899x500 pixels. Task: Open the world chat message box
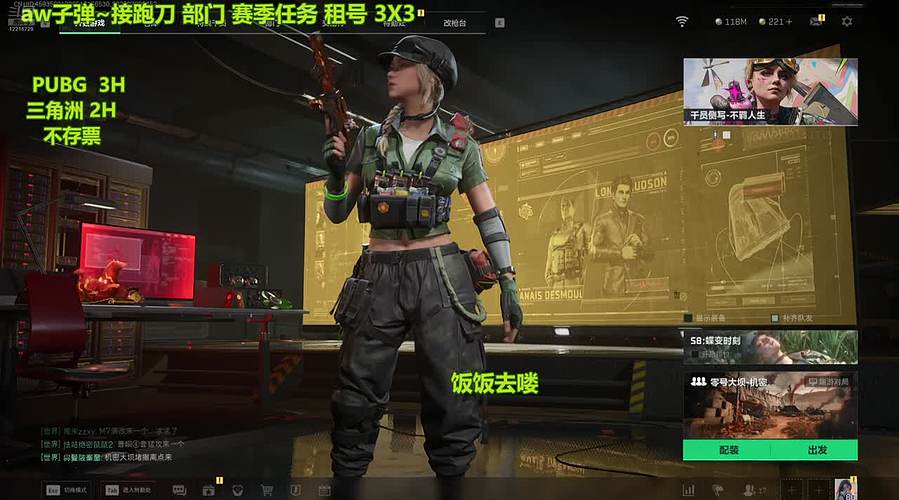110,443
